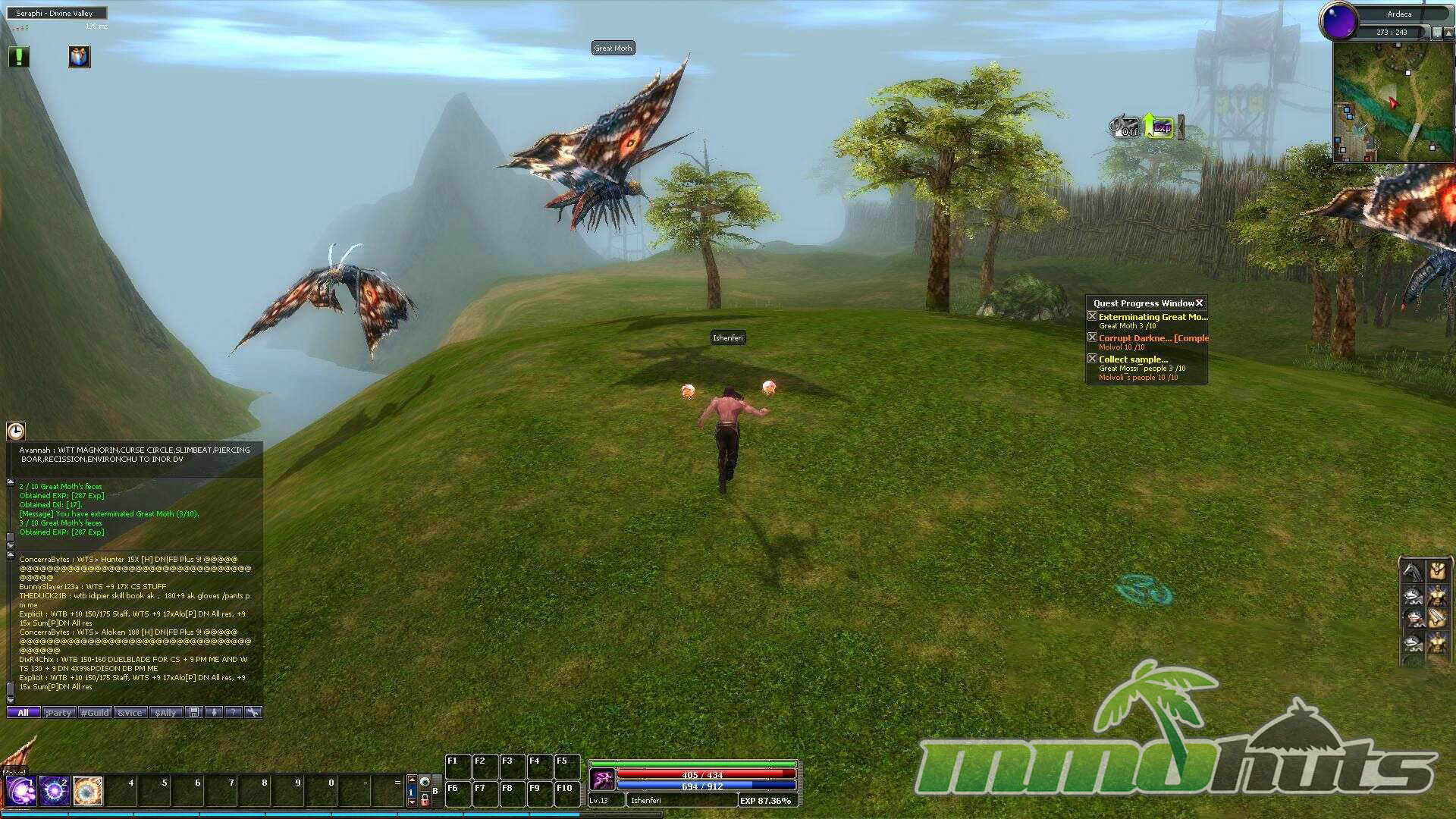Click the question mark chat help button
Image resolution: width=1456 pixels, height=819 pixels.
pyautogui.click(x=234, y=713)
